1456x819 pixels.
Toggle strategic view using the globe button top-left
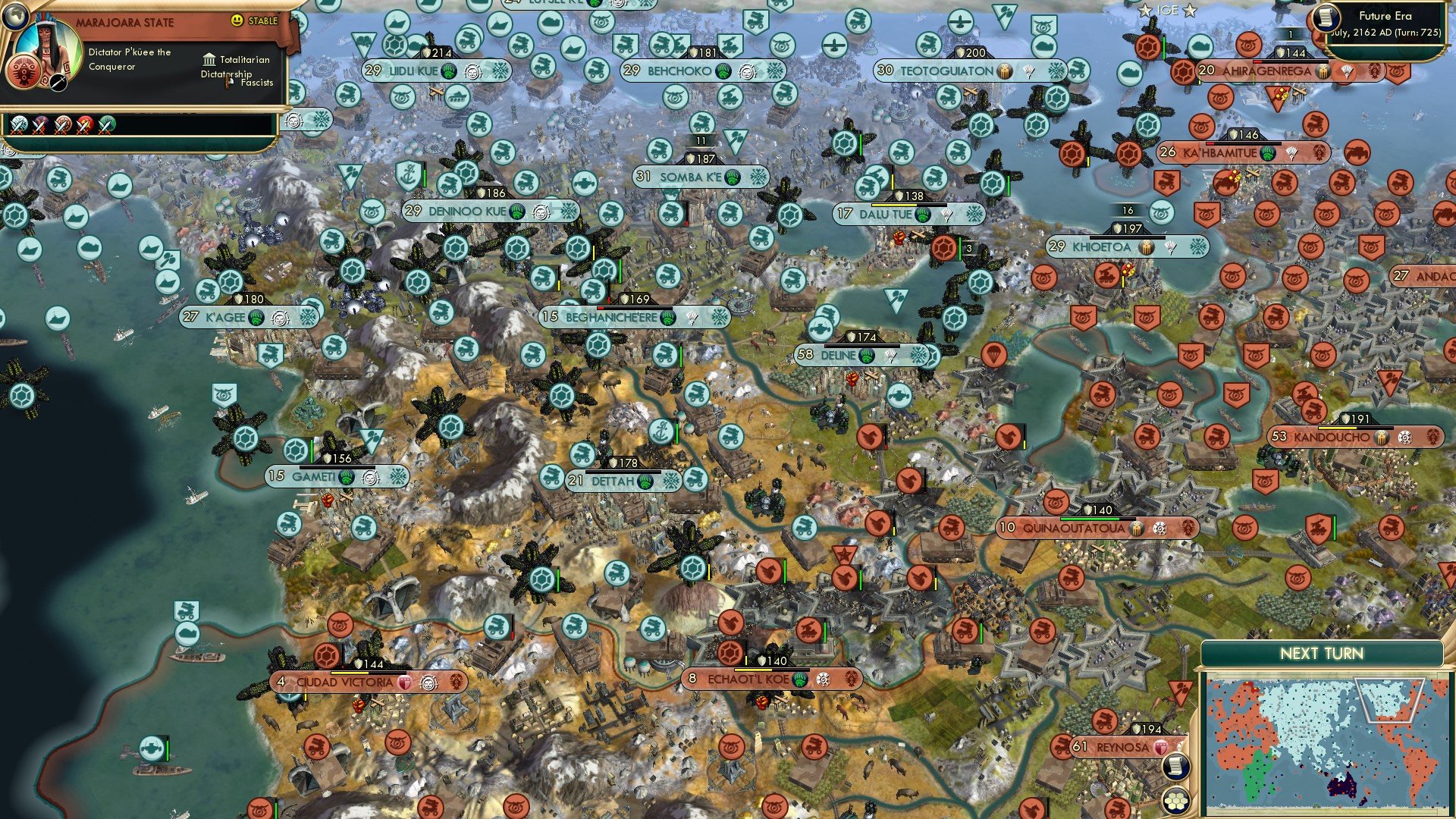click(16, 16)
